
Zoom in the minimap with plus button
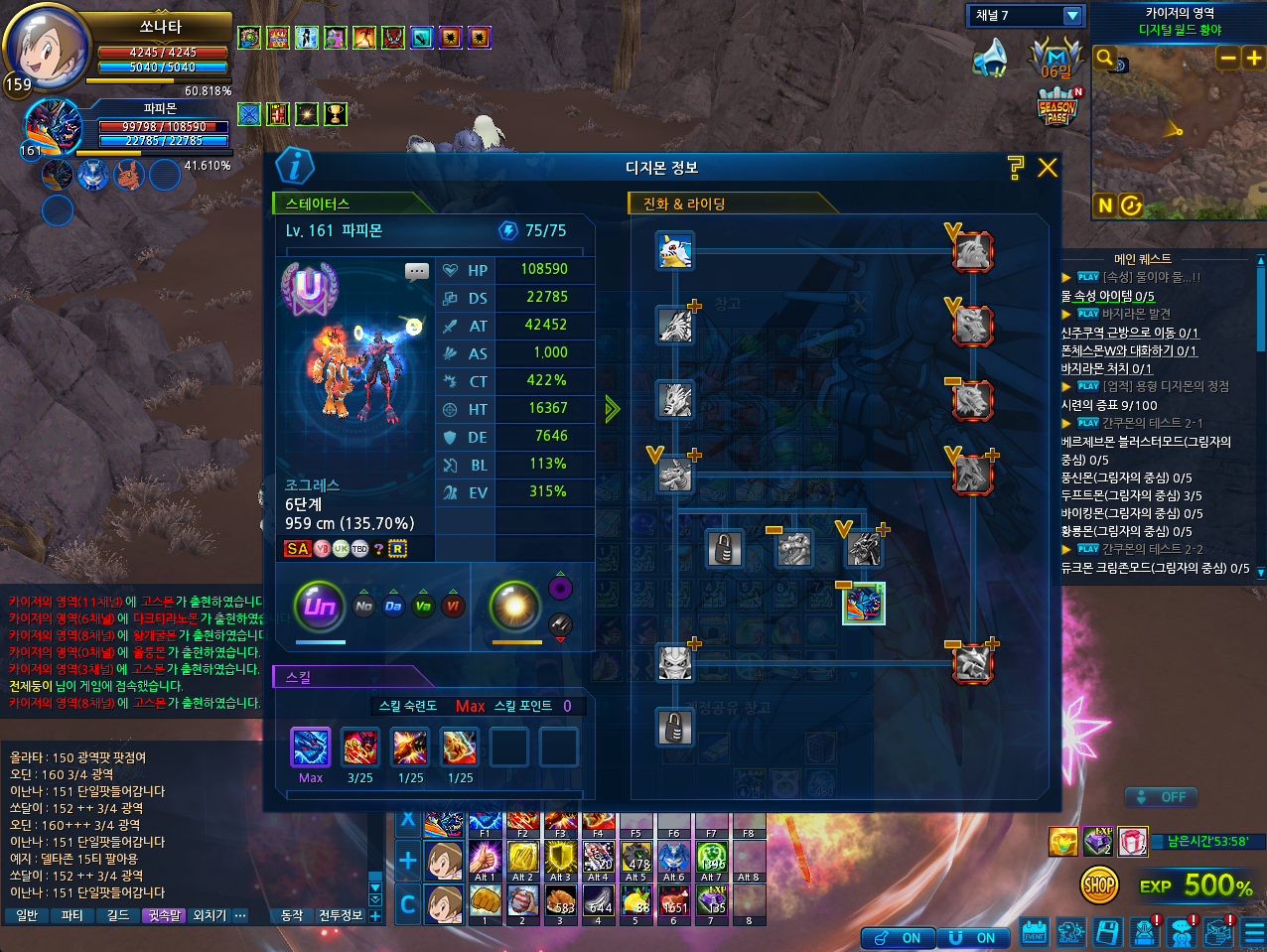(1254, 59)
